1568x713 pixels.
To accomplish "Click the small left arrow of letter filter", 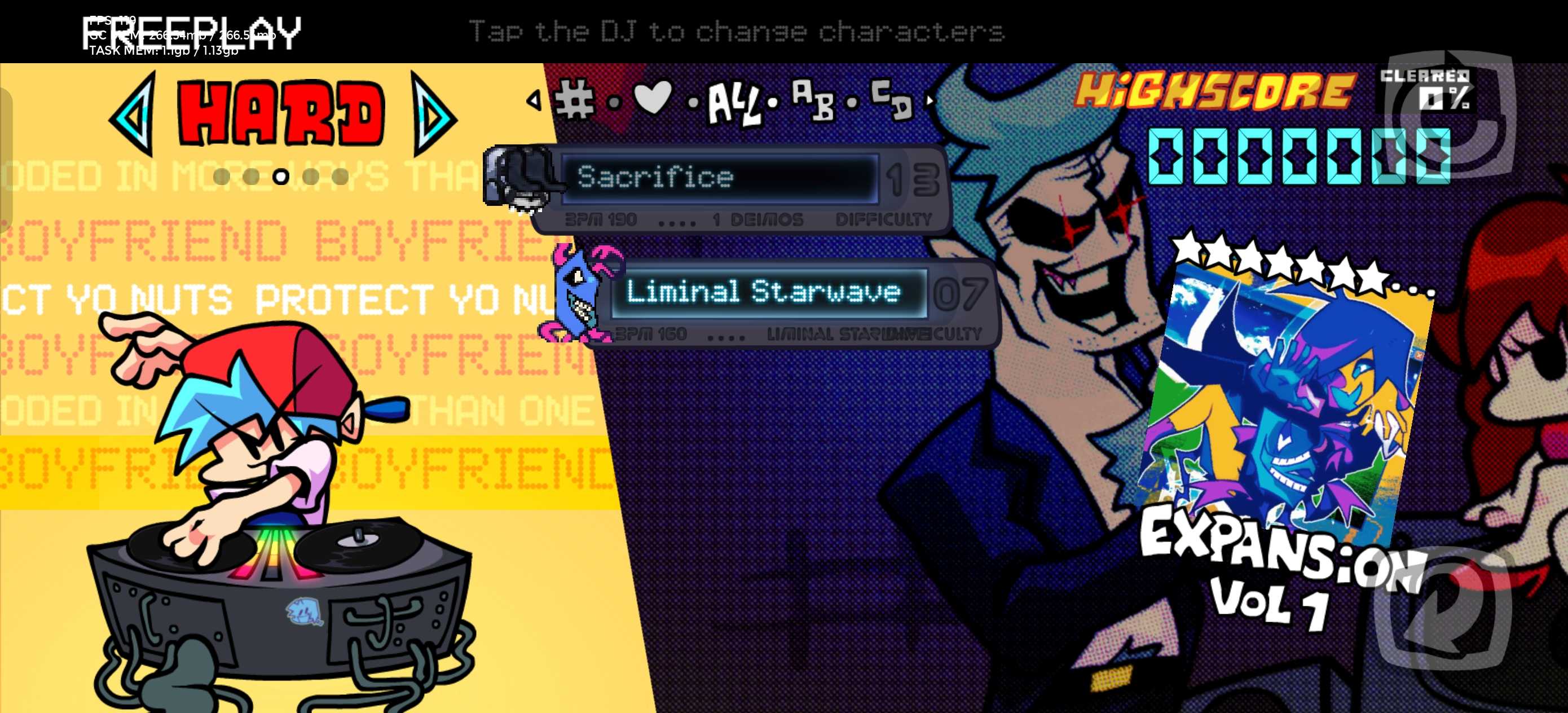I will 534,100.
